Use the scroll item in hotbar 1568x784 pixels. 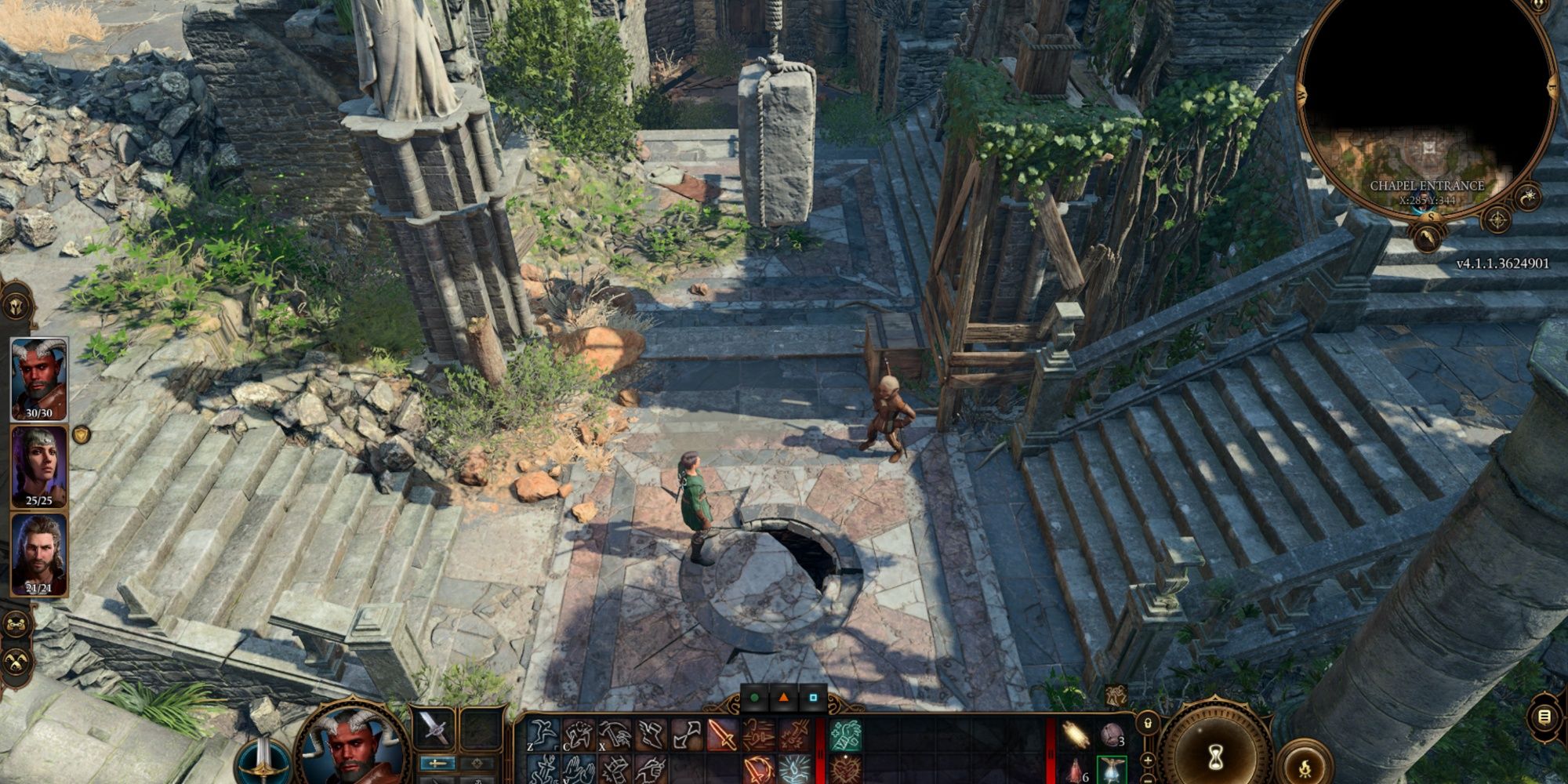1076,735
